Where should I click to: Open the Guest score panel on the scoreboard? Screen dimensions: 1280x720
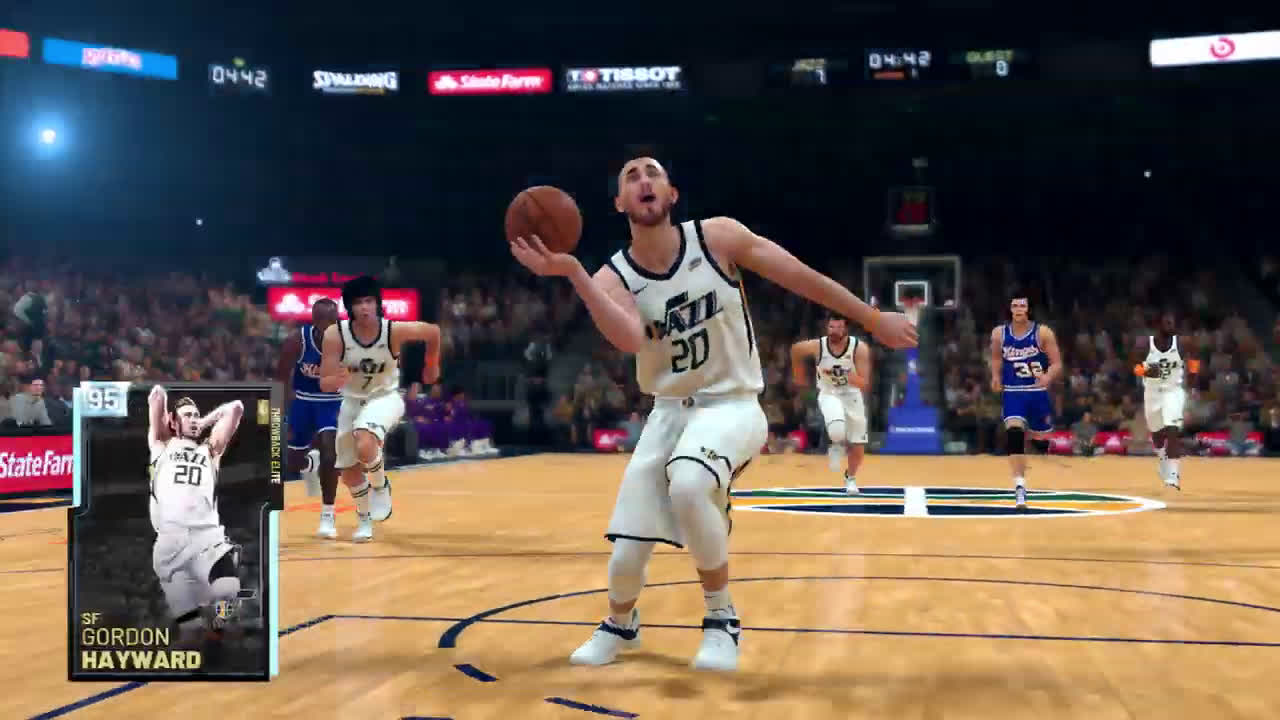pyautogui.click(x=990, y=62)
